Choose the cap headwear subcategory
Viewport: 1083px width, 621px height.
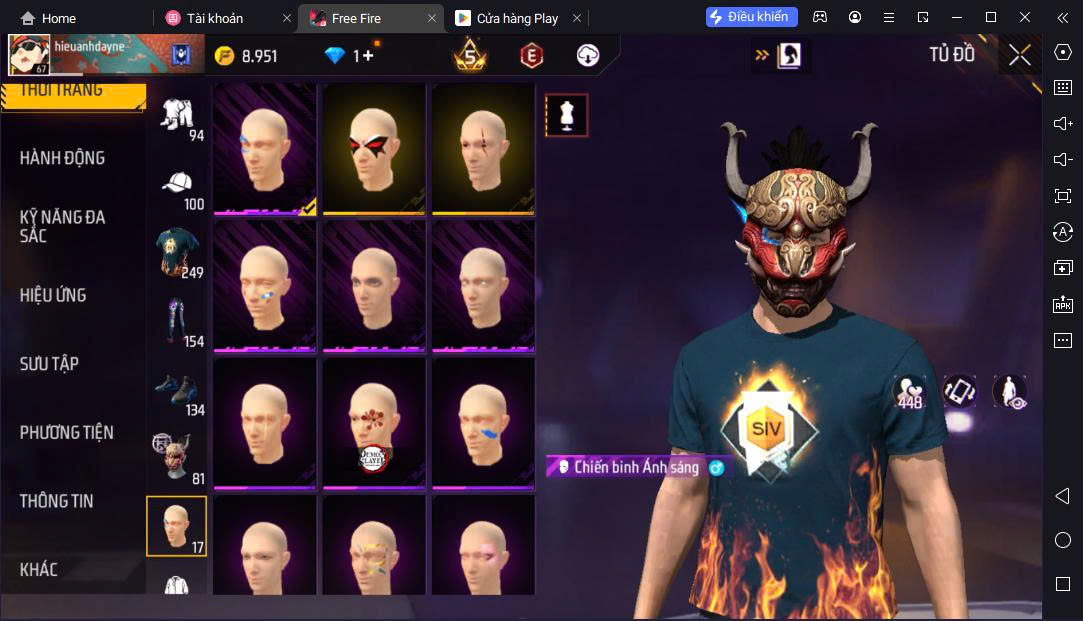tap(176, 186)
